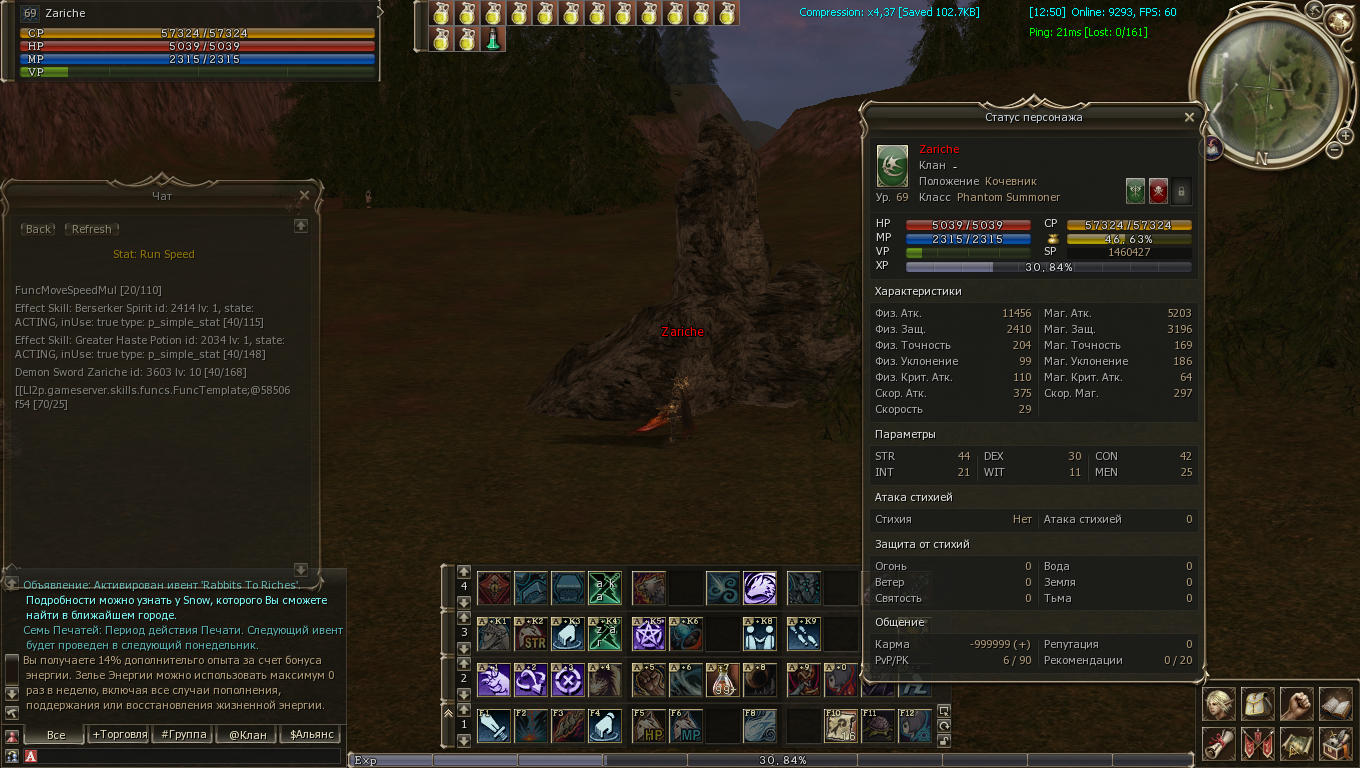Open the @Клан chat tab
The image size is (1360, 768).
247,734
